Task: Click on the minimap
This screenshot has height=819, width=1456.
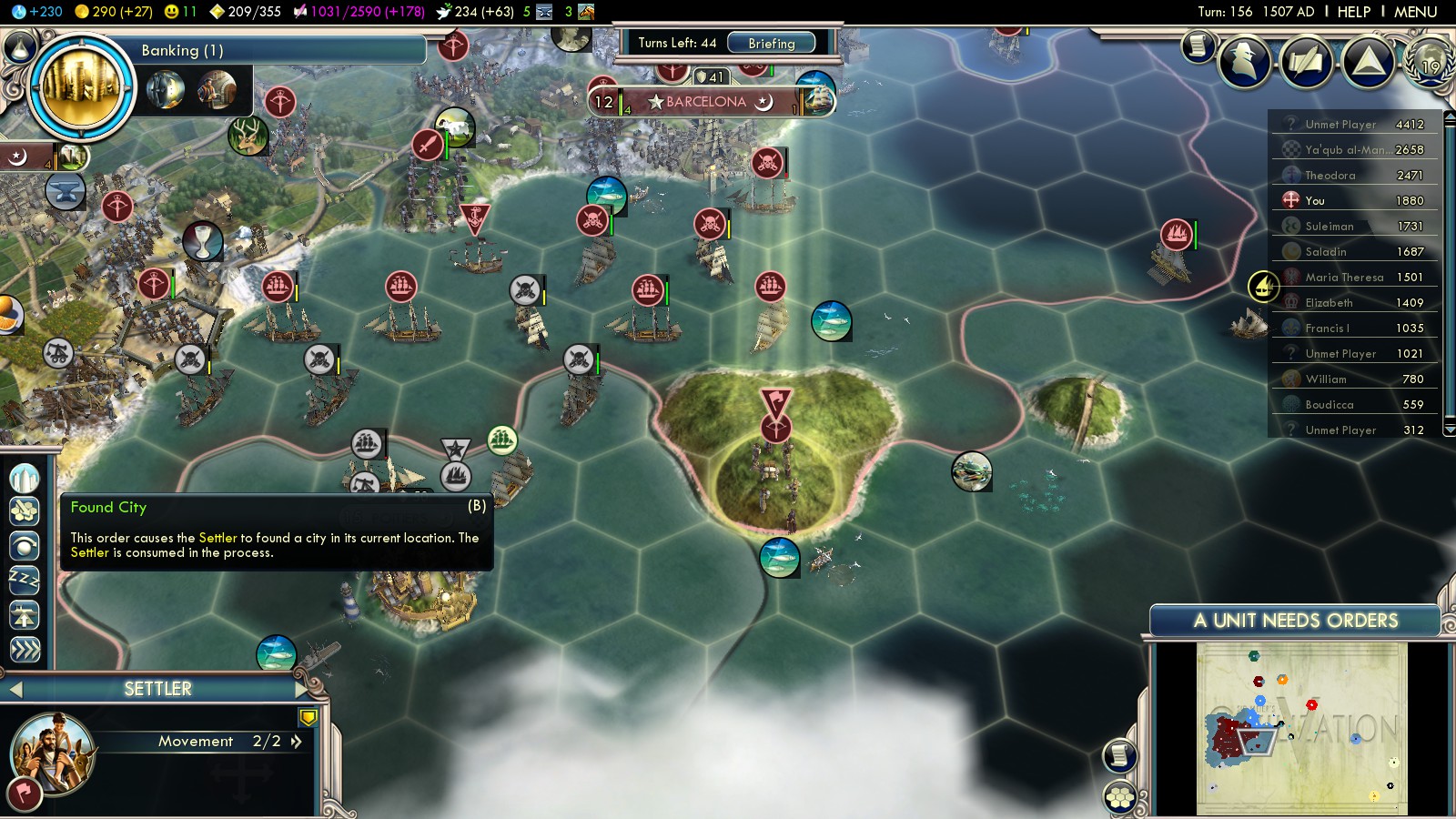Action: [1301, 728]
